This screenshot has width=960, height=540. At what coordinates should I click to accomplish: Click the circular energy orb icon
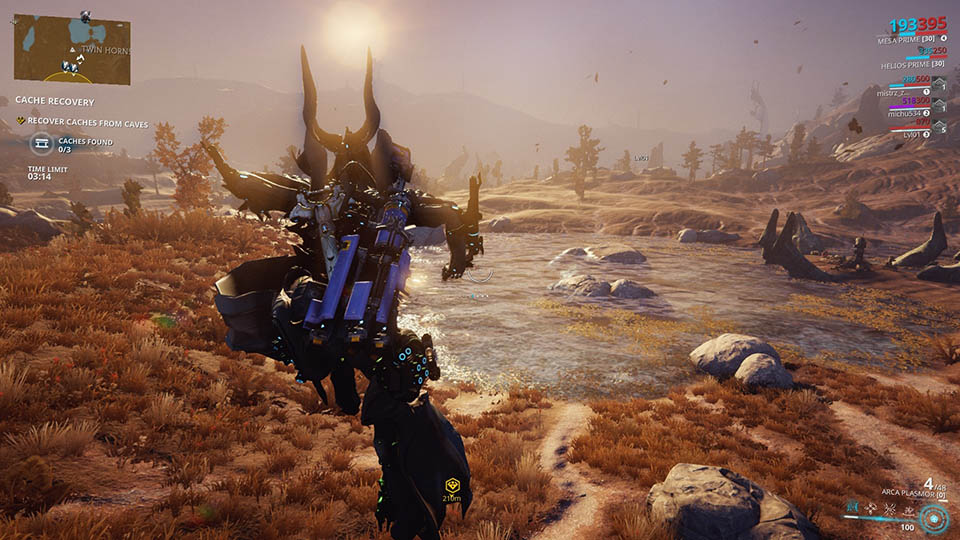point(935,517)
